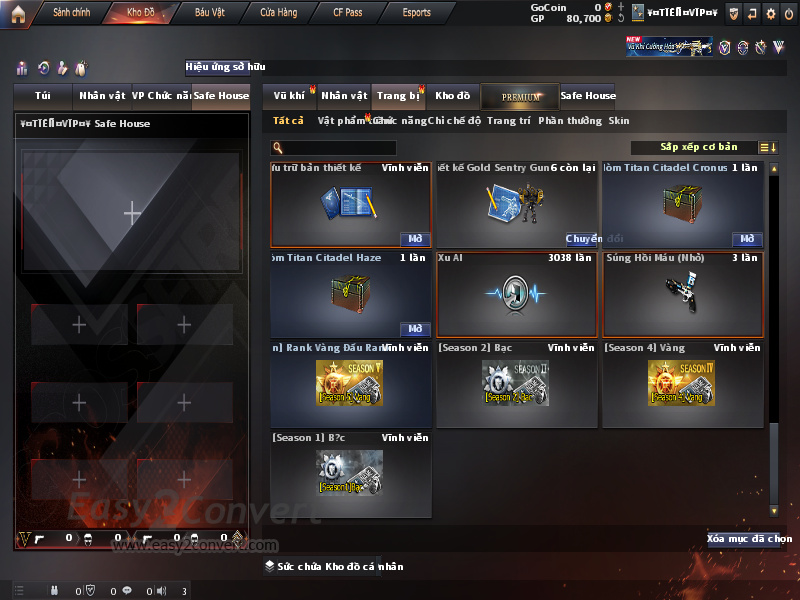
Task: Select the Xu AI item slot
Action: pyautogui.click(x=517, y=295)
